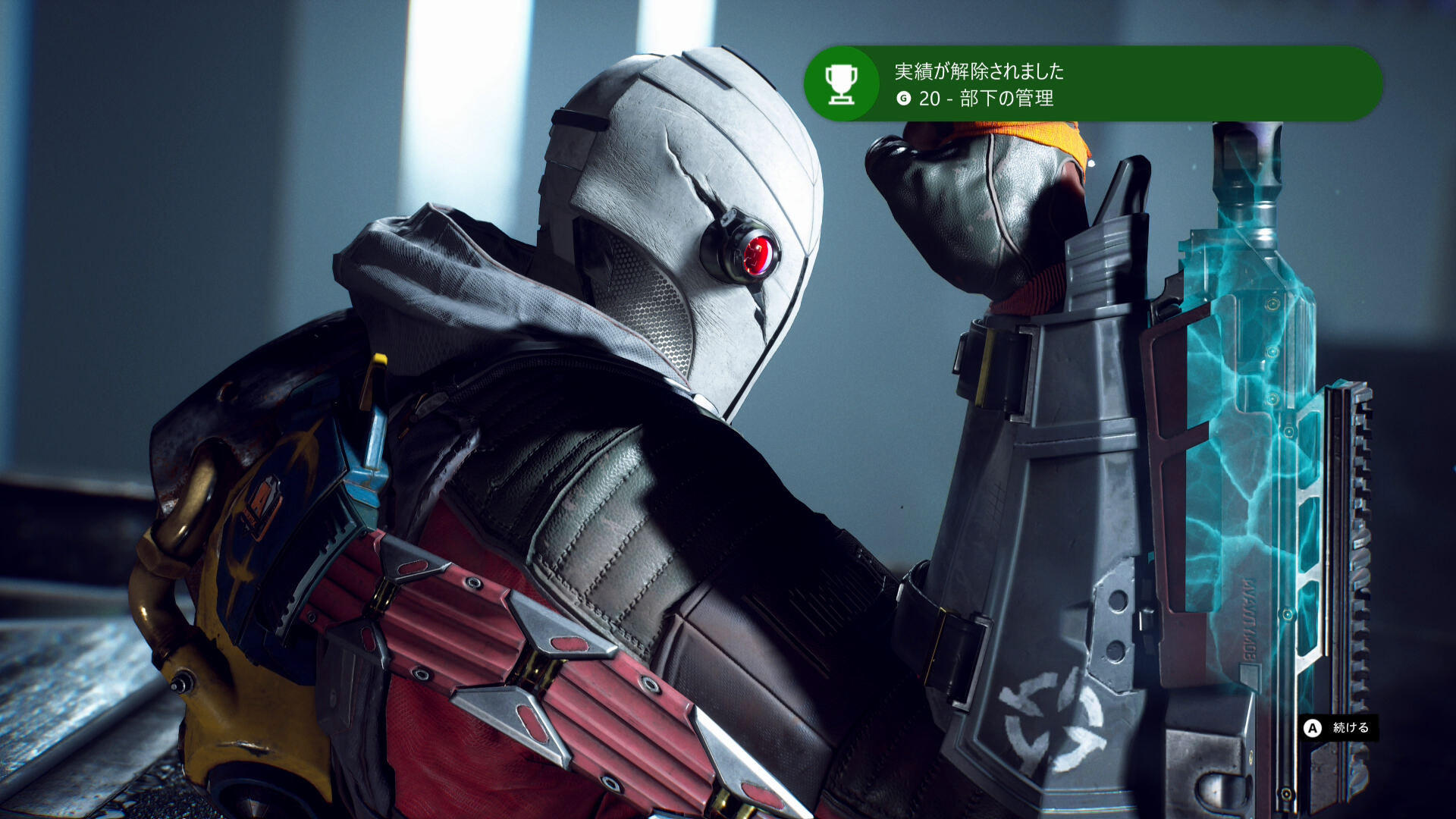Open the unlocked achievement notification banner
The image size is (1456, 819).
1092,83
